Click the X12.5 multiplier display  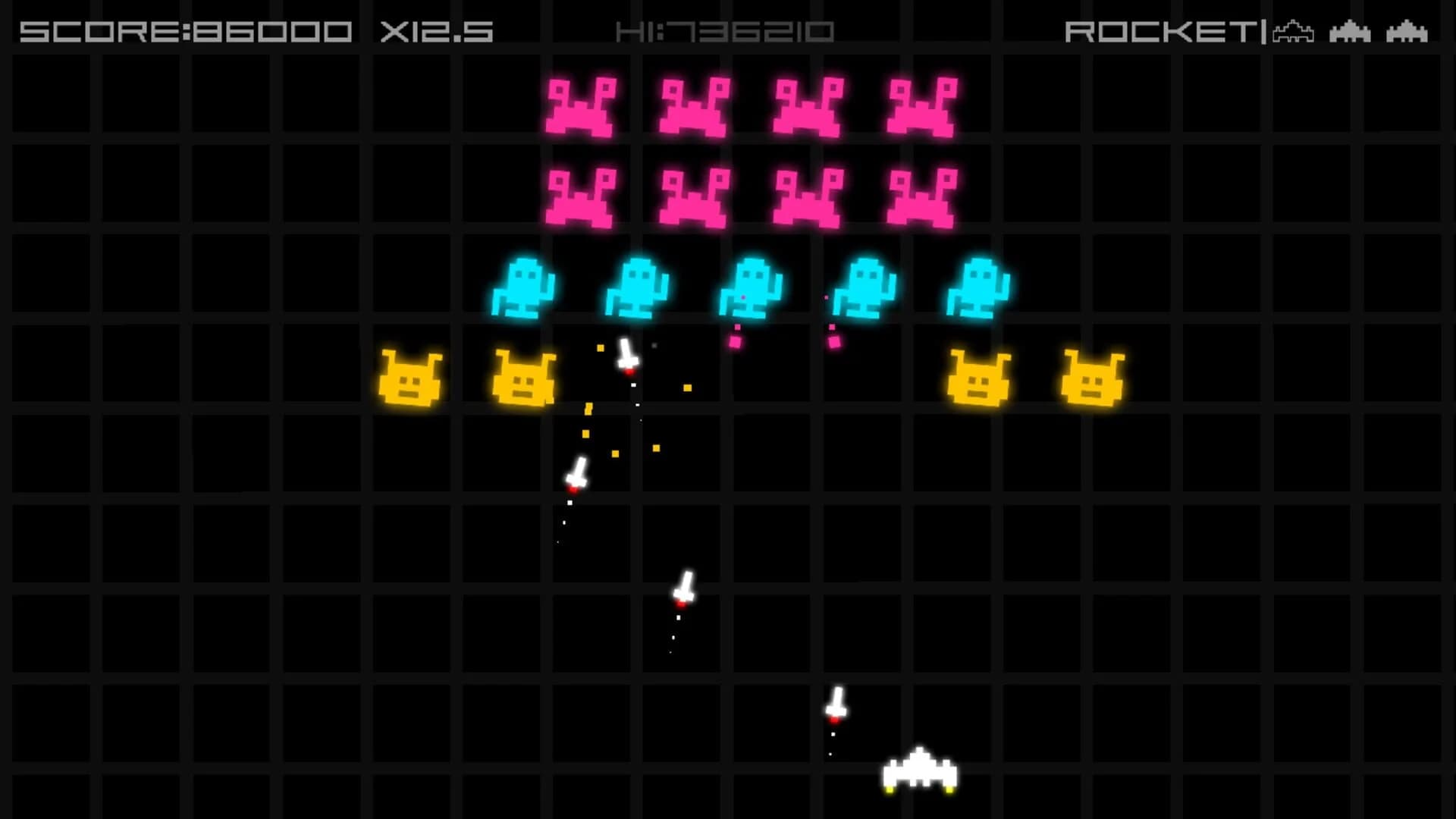436,32
